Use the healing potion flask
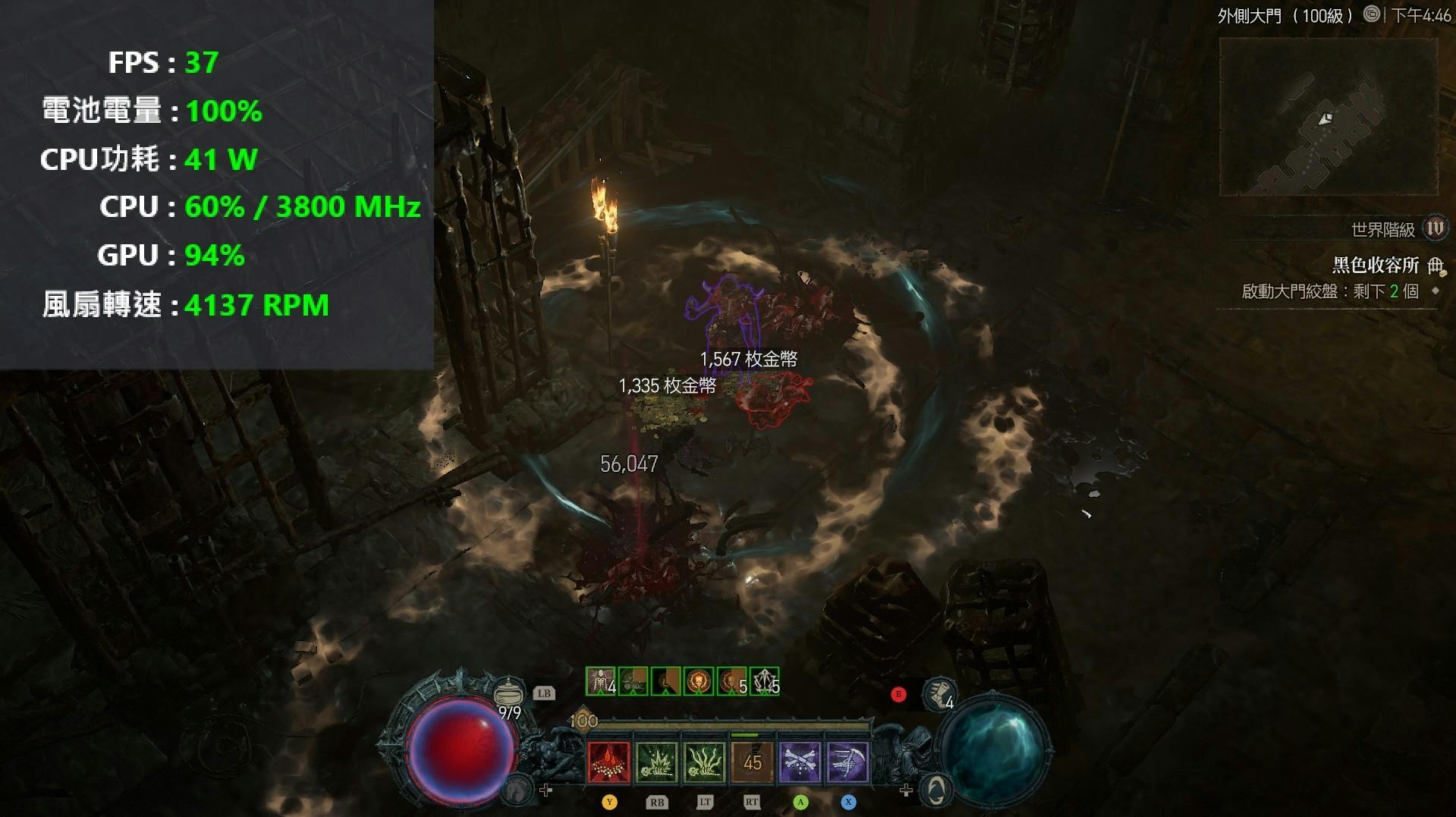The height and width of the screenshot is (817, 1456). tap(508, 693)
